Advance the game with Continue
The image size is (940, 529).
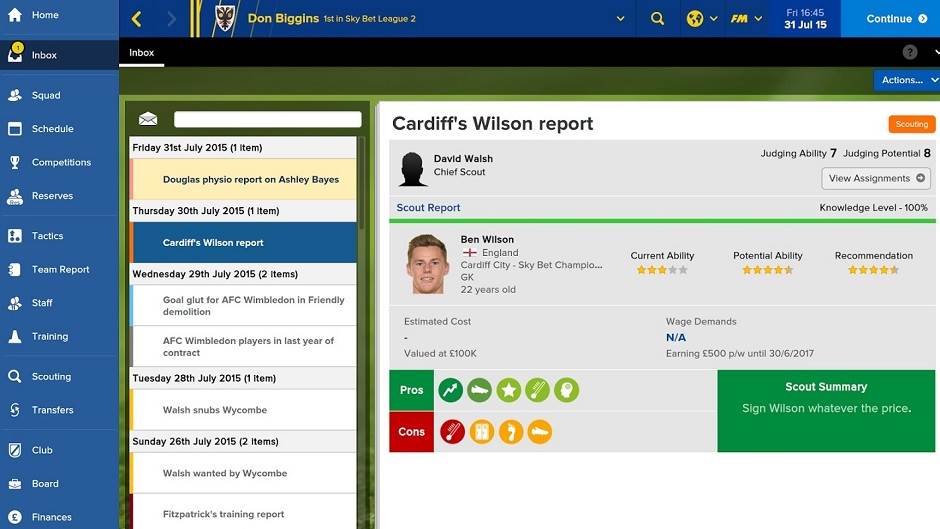[889, 19]
